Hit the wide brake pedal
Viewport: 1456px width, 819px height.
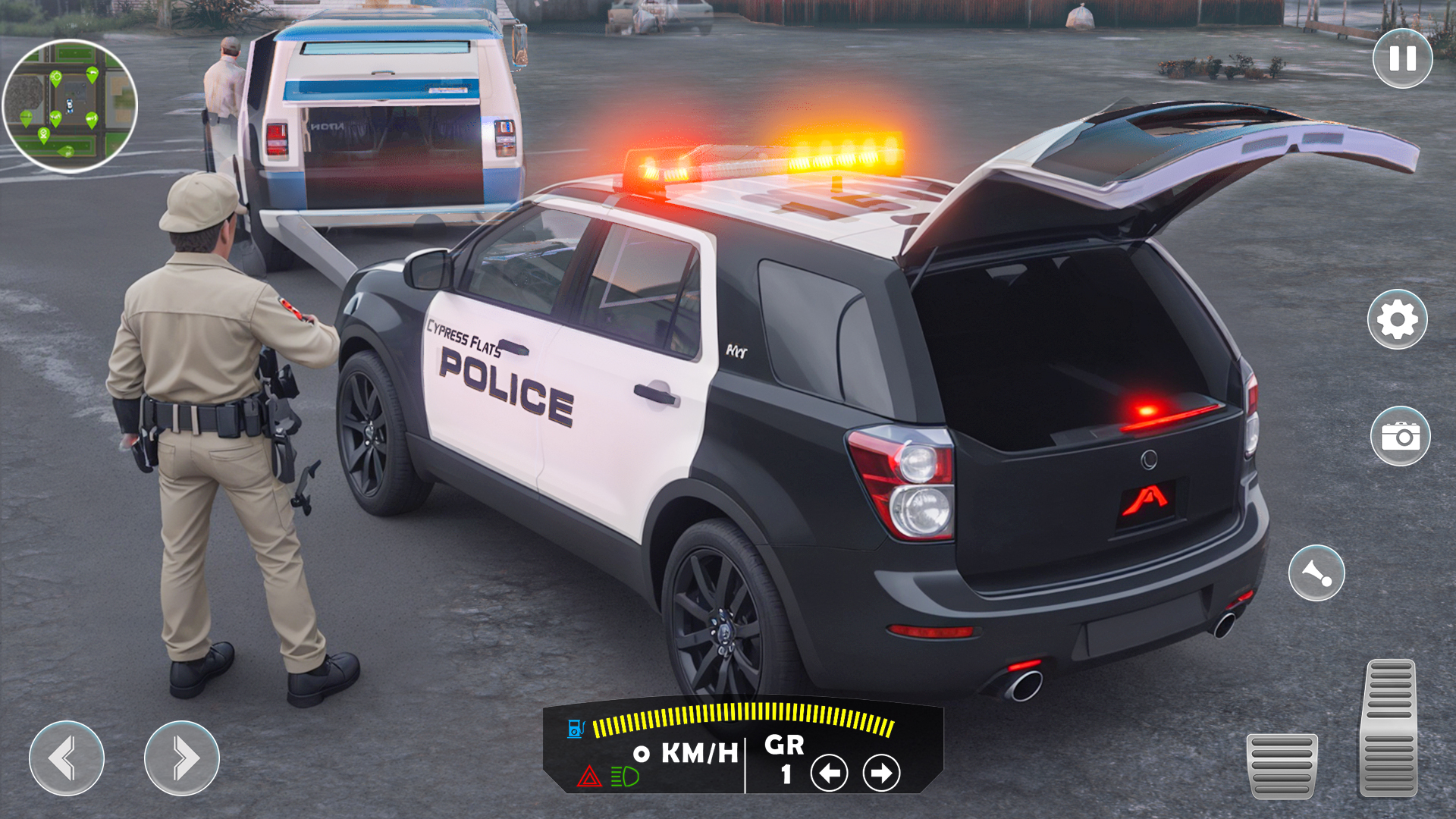[x=1282, y=765]
